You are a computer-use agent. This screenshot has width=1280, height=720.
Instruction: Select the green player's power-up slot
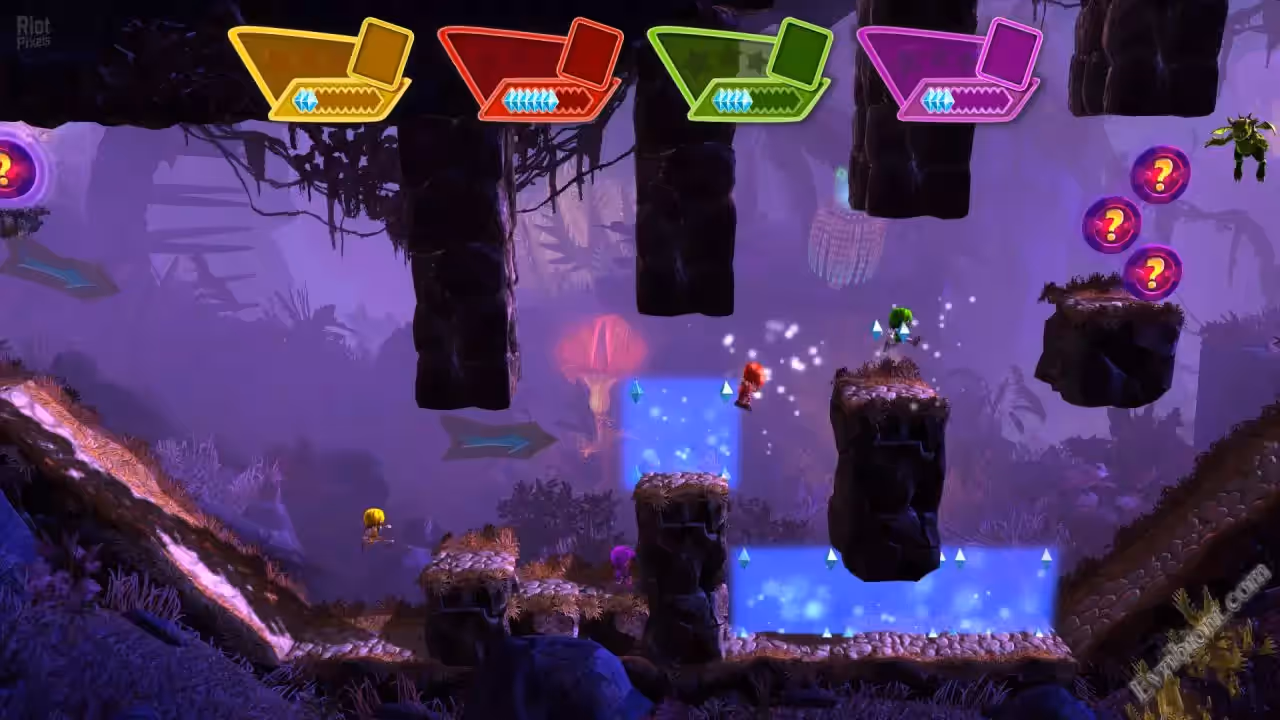tap(799, 51)
